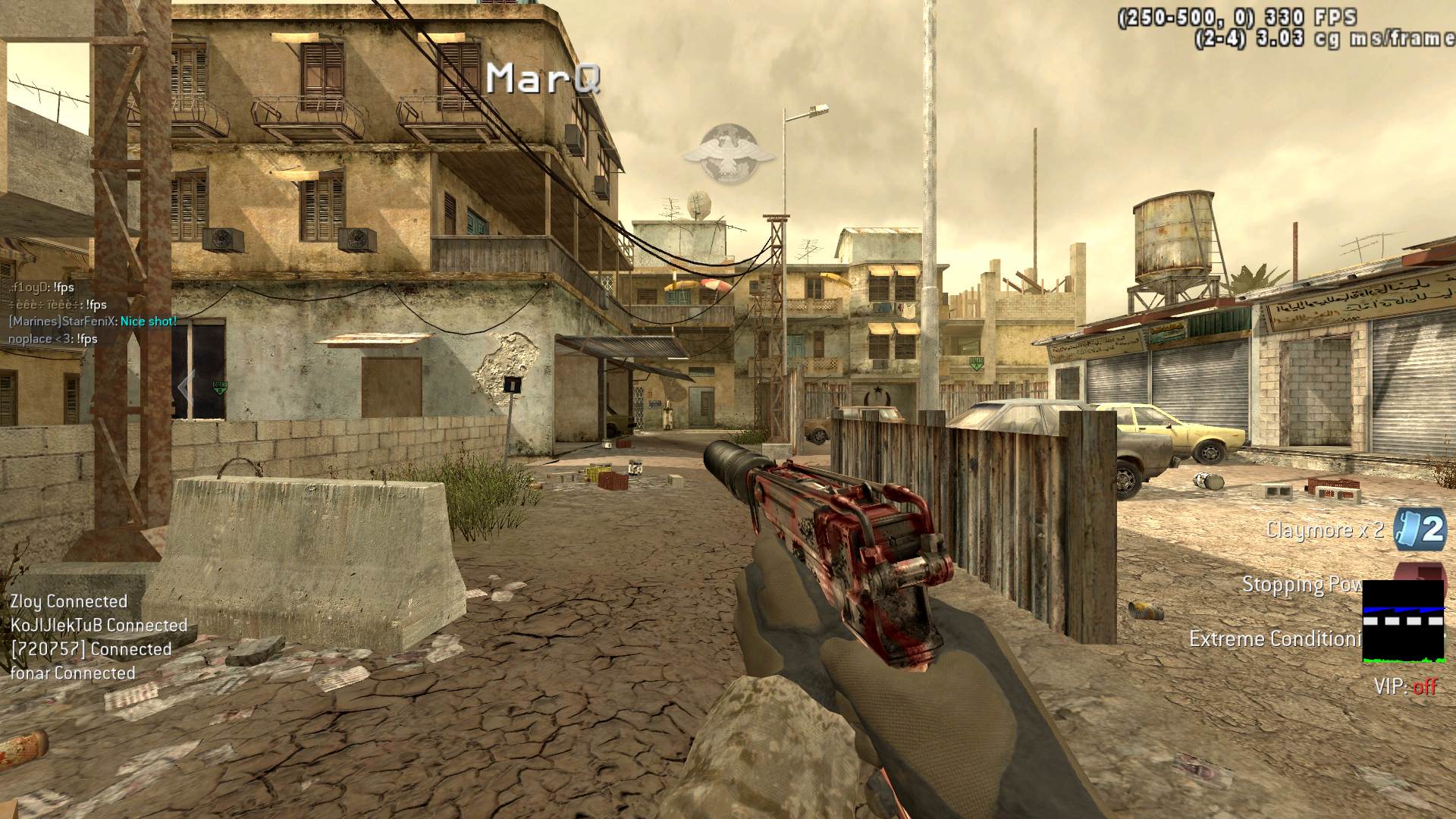
Task: Click the Extreme Conditioning perk label
Action: pyautogui.click(x=1275, y=639)
